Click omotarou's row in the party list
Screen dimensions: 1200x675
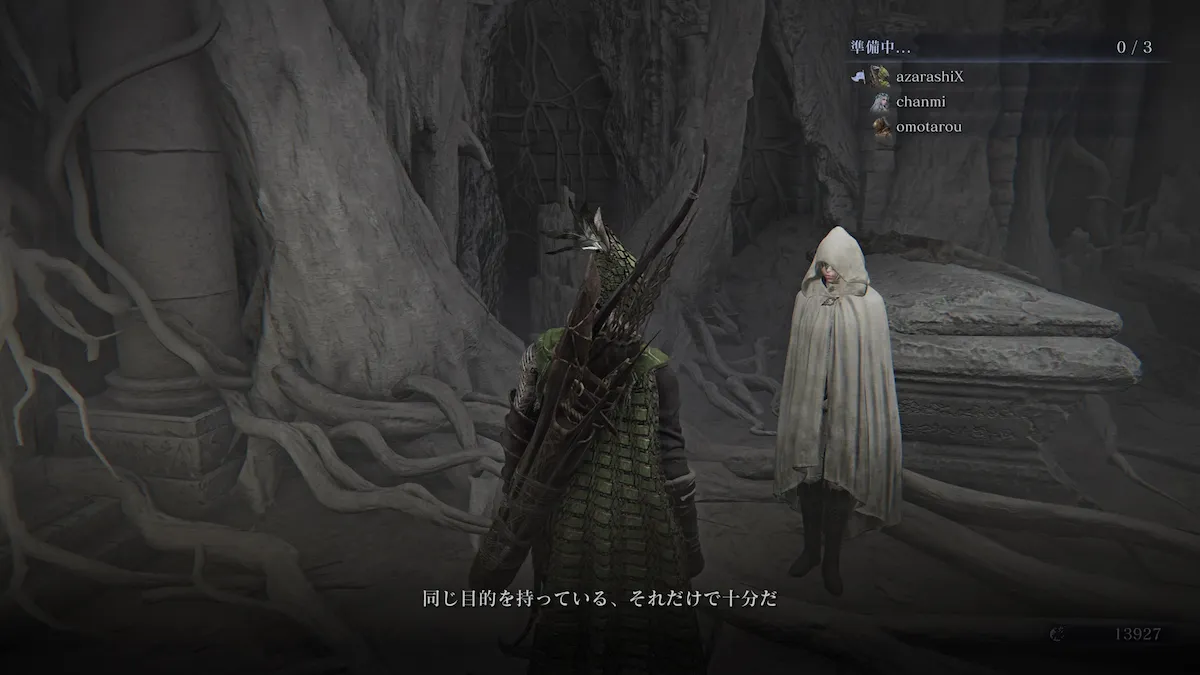(x=928, y=126)
